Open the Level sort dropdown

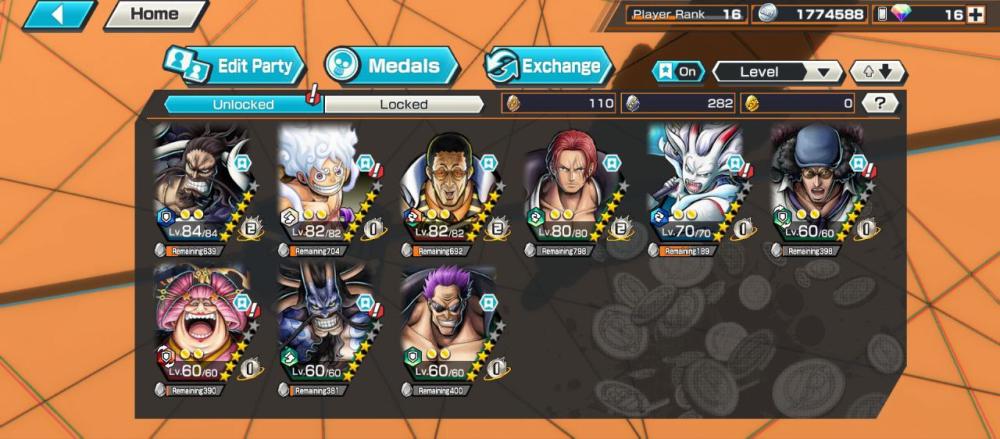[777, 72]
